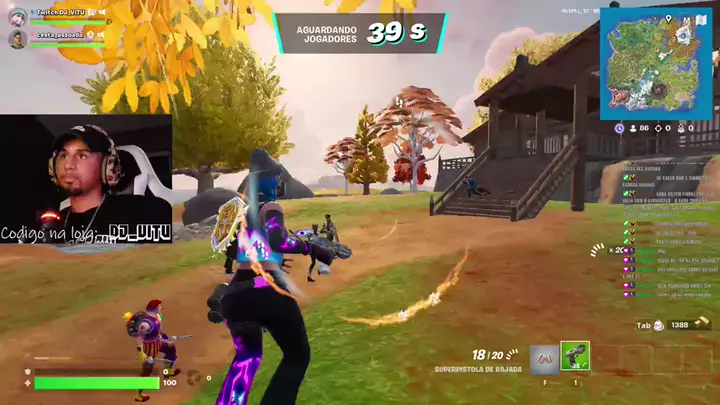This screenshot has width=720, height=405.
Task: Click the stream chat overlay
Action: (x=668, y=230)
